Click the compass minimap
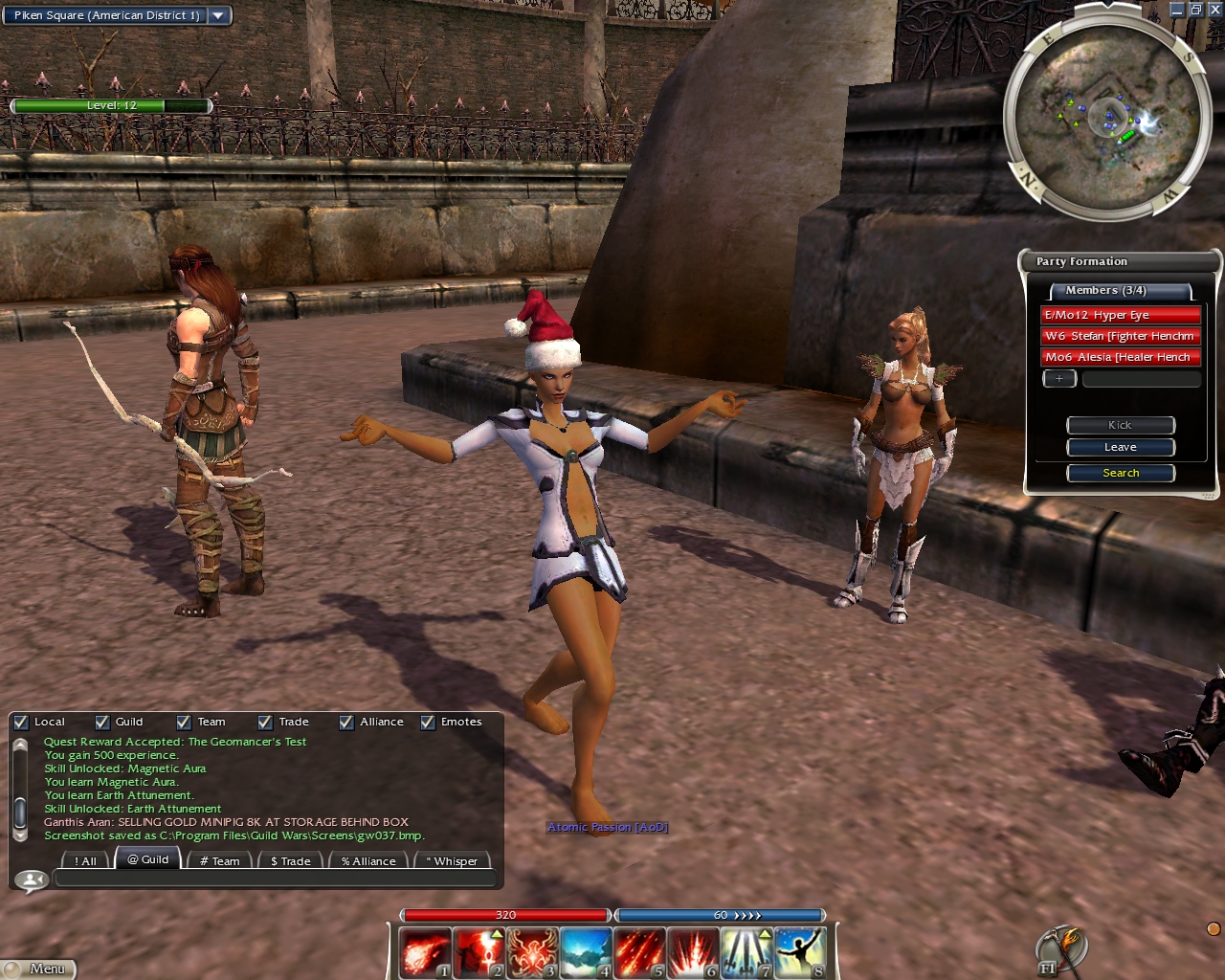The height and width of the screenshot is (980, 1225). click(x=1106, y=117)
